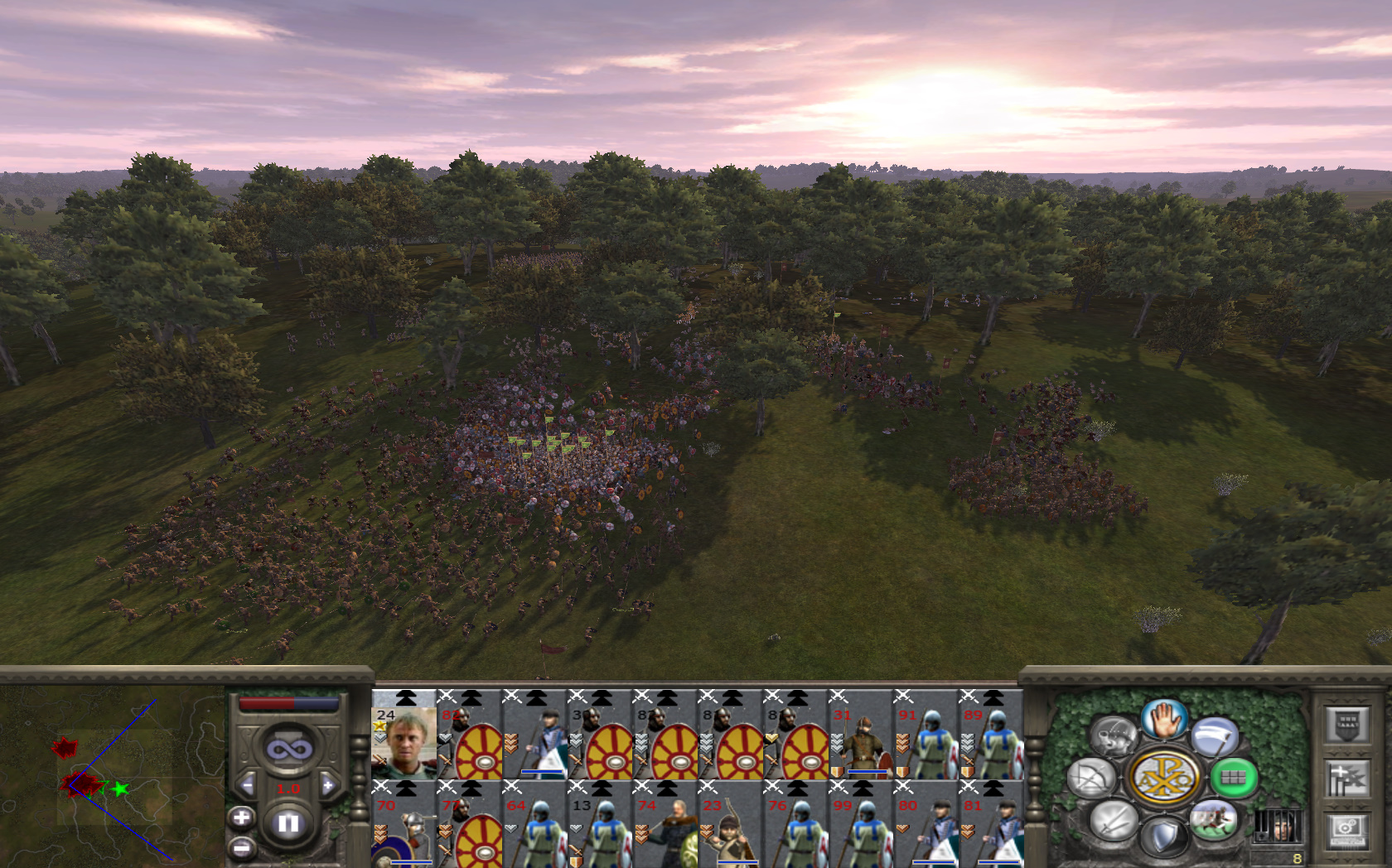Select the spearmen unit card numbered 91

pos(925,735)
